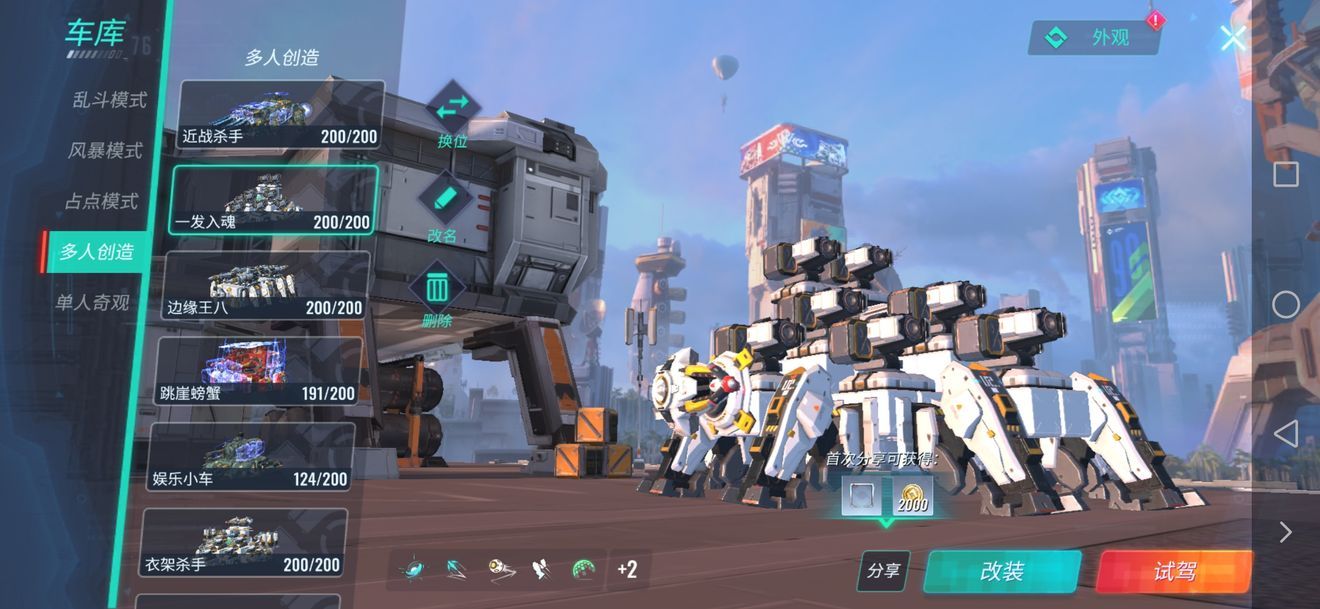Open 改装 to modify the vehicle
The height and width of the screenshot is (609, 1320).
point(1002,571)
